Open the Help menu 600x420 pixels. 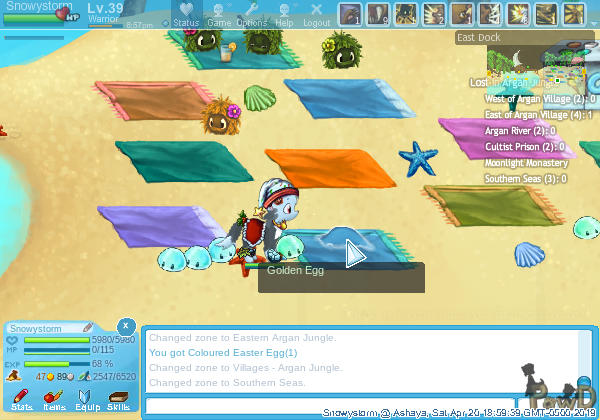coord(284,14)
